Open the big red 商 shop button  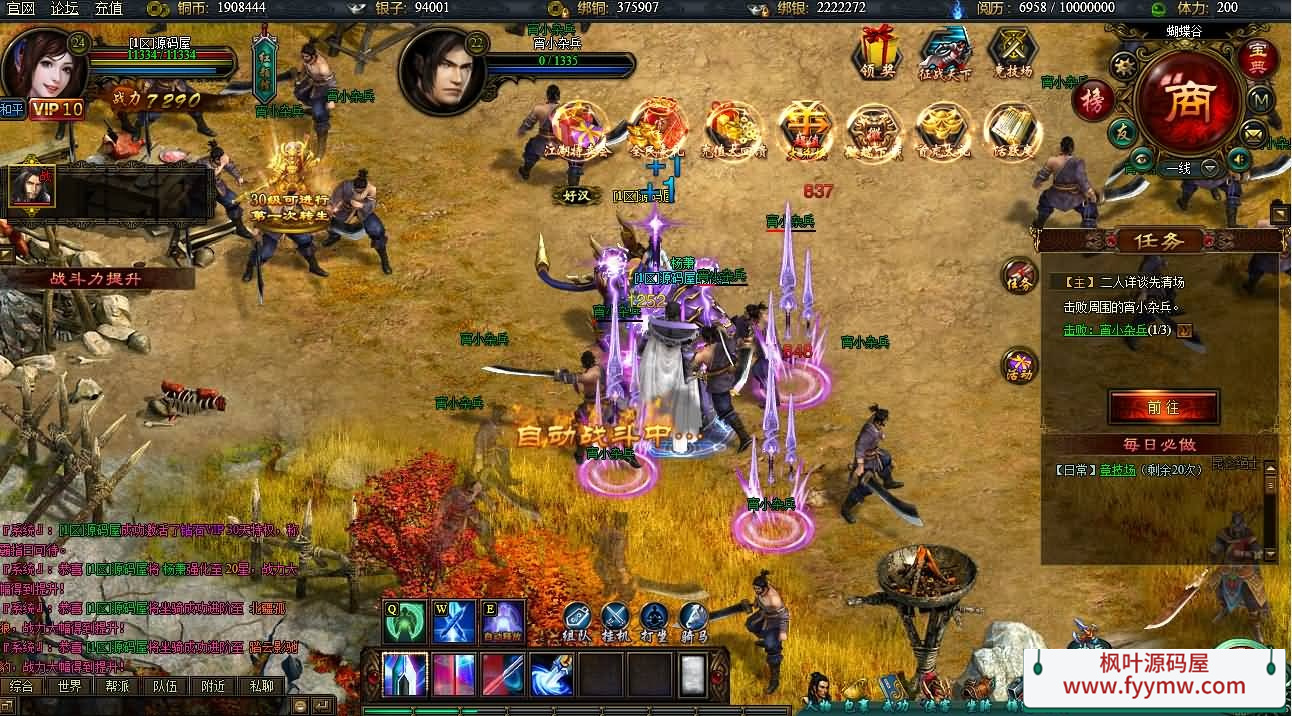(x=1188, y=100)
